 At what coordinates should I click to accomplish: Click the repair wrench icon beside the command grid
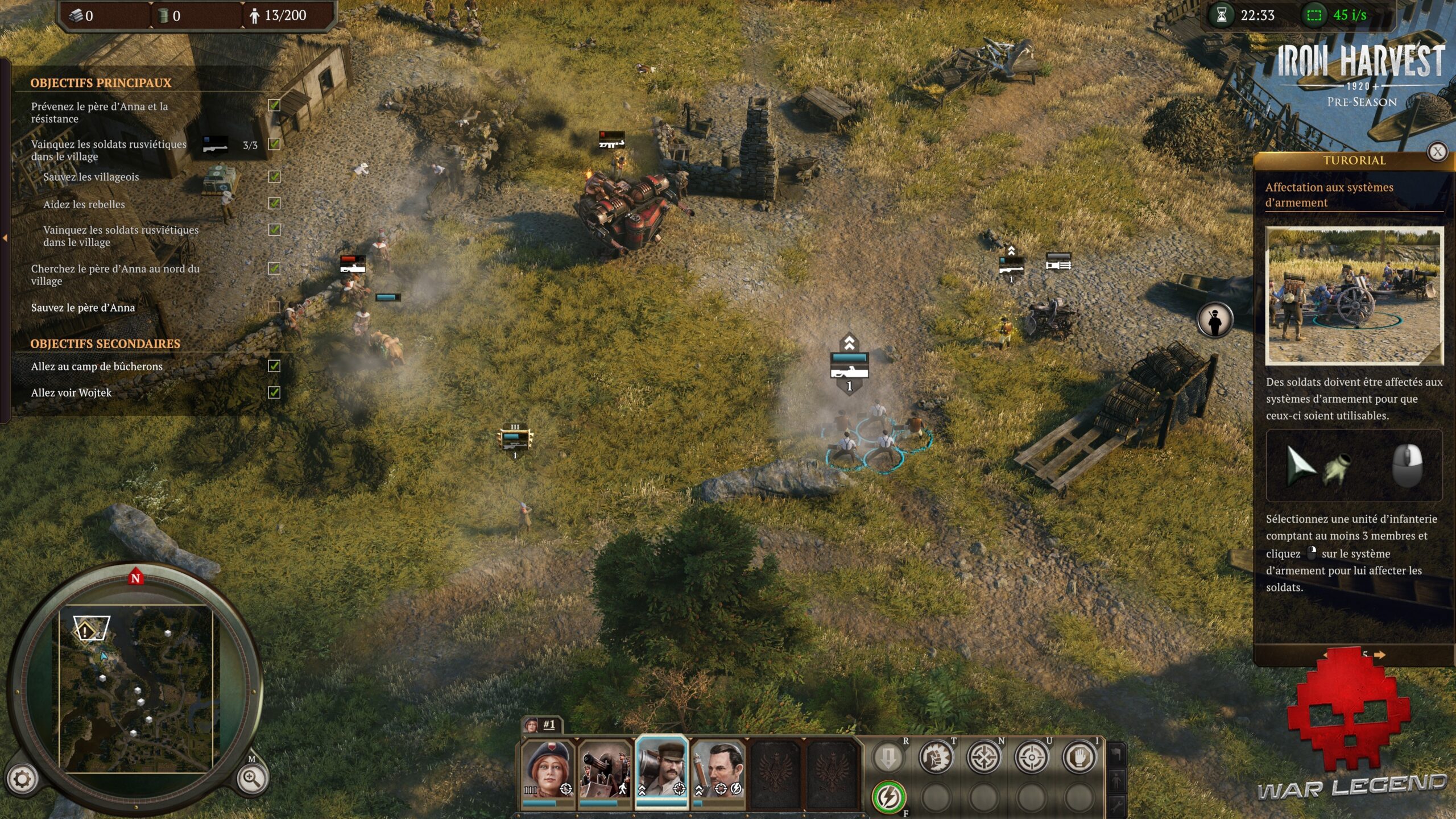1116,807
